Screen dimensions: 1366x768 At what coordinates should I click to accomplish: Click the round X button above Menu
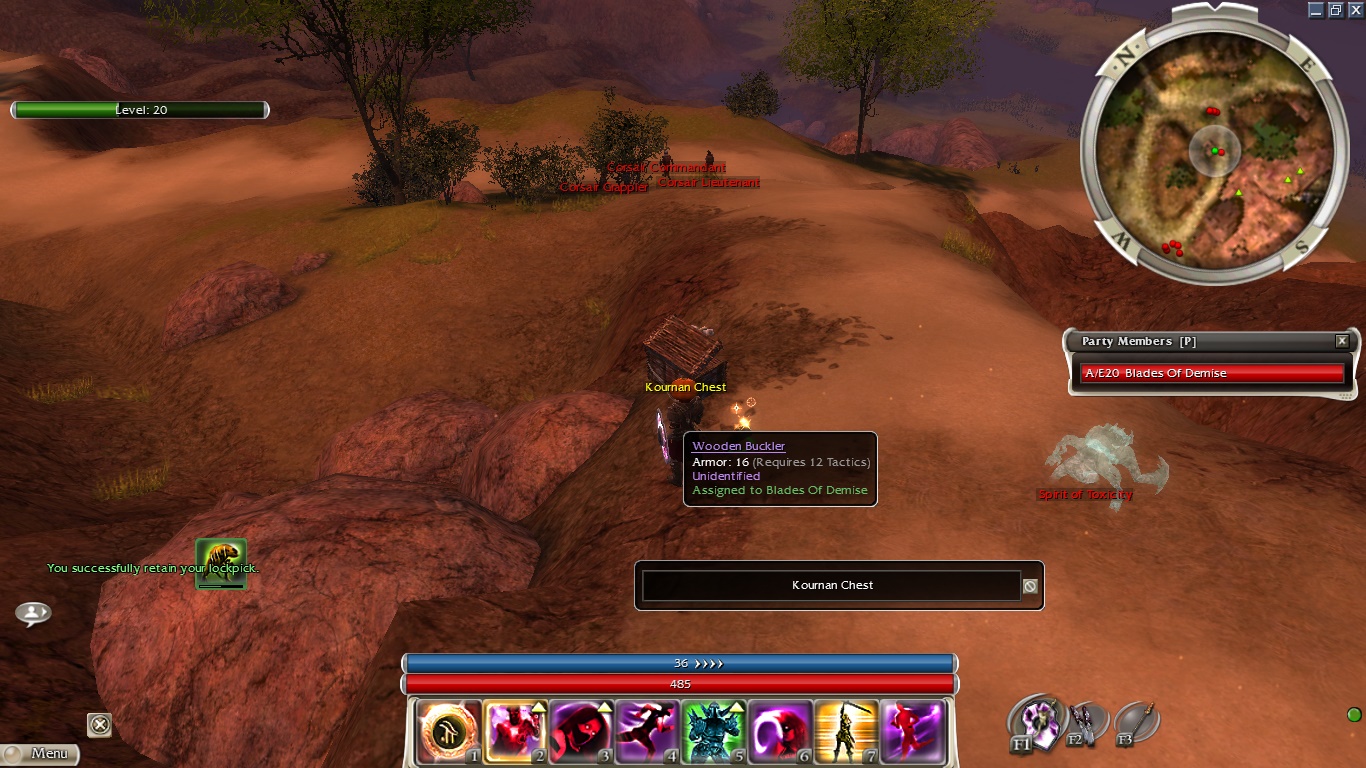[99, 724]
